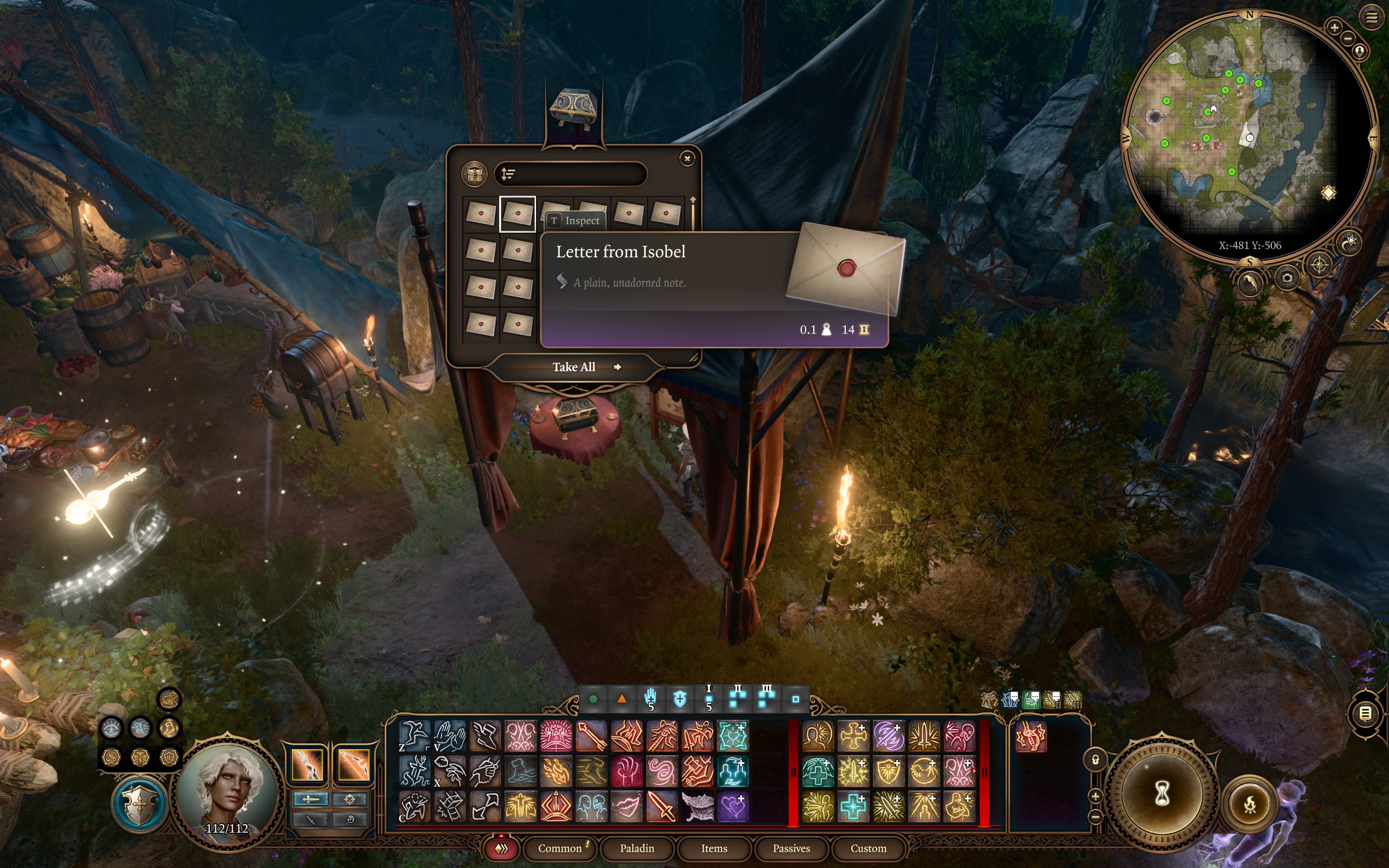Activate the Jump ability icon
The width and height of the screenshot is (1389, 868).
tap(415, 736)
